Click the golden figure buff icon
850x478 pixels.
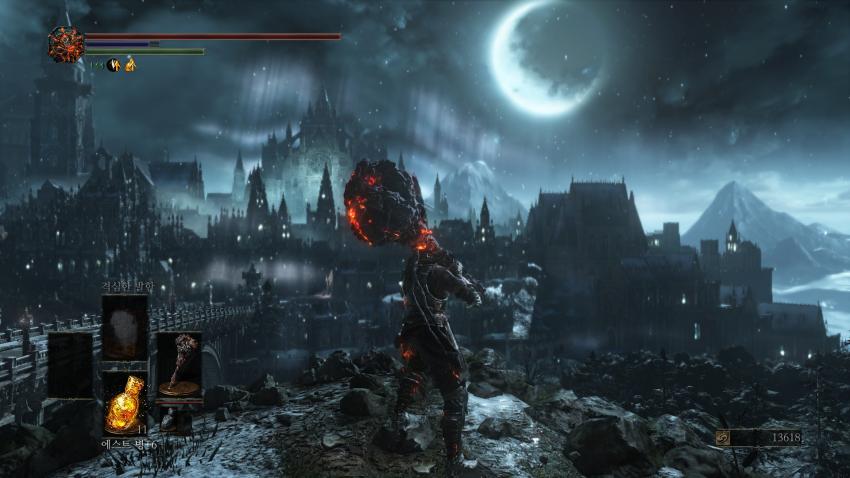pos(130,65)
